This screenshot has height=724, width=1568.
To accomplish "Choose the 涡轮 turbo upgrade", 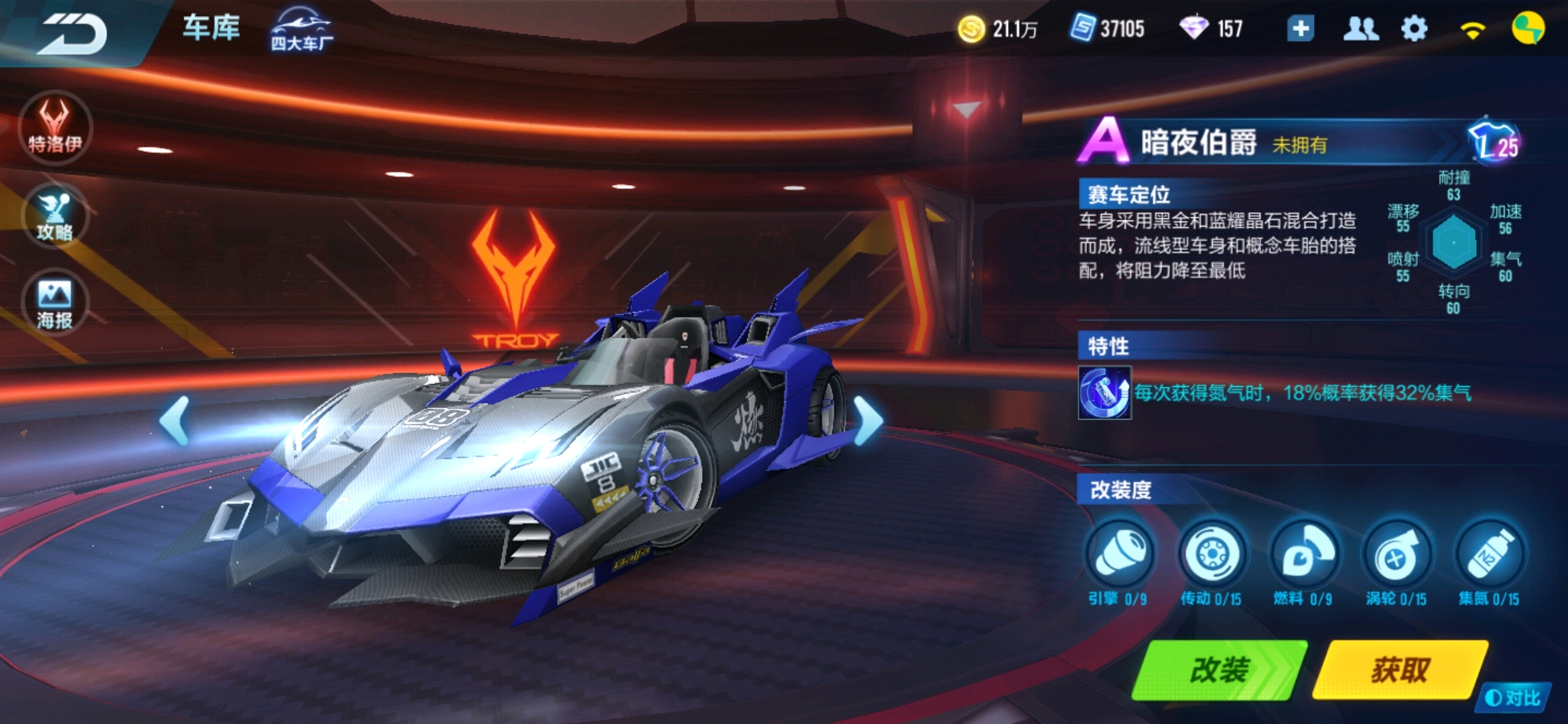I will (x=1396, y=555).
